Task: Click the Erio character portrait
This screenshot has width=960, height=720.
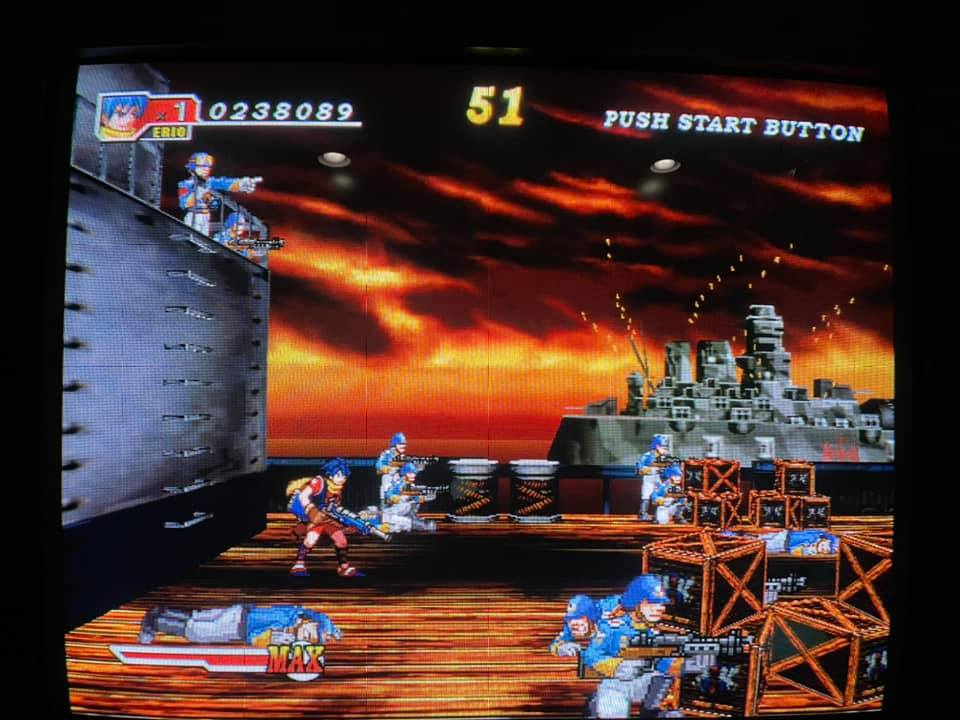Action: (124, 114)
